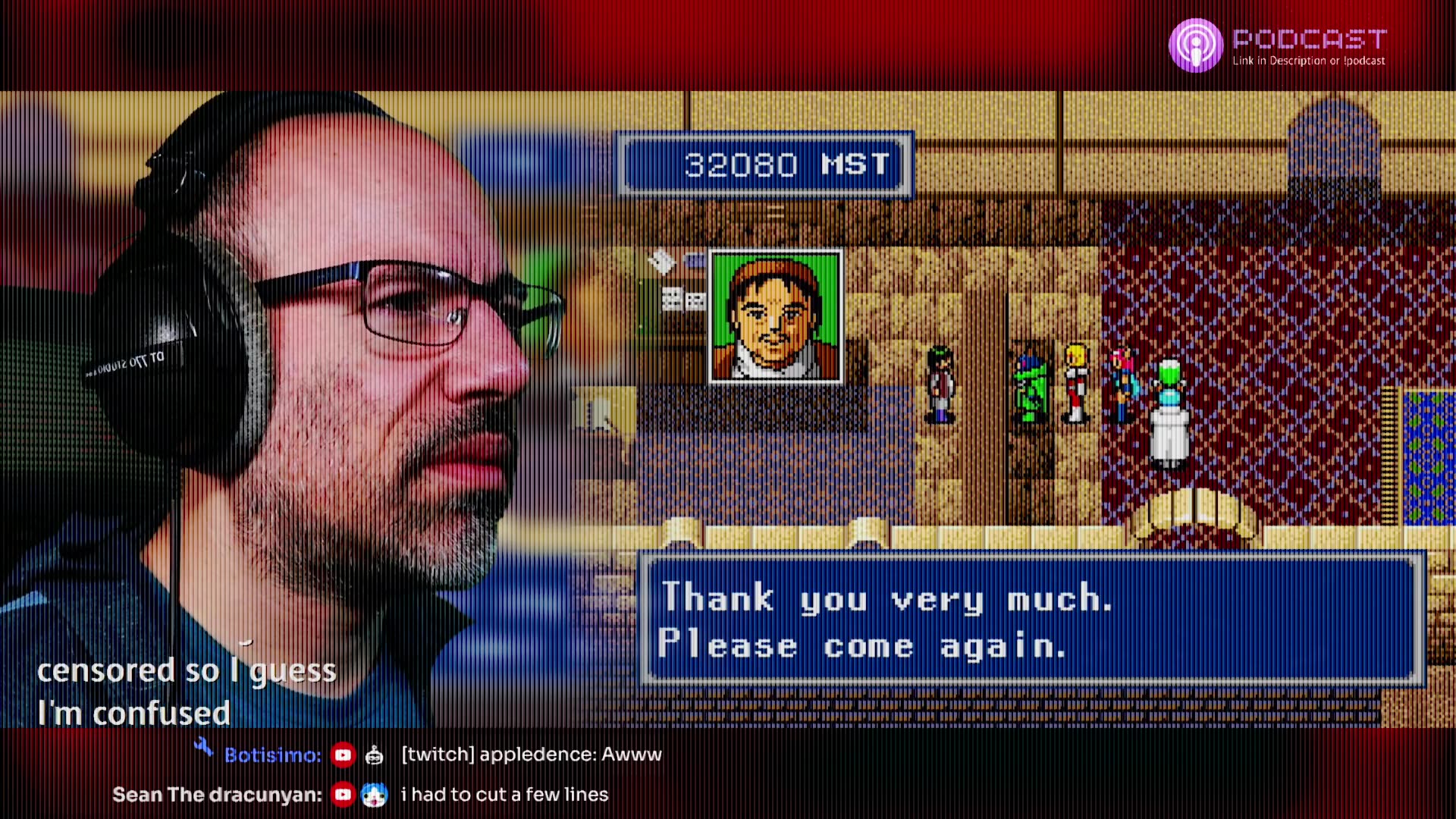The width and height of the screenshot is (1456, 819).
Task: Click the shopkeeper portrait in the green frame
Action: (x=775, y=315)
